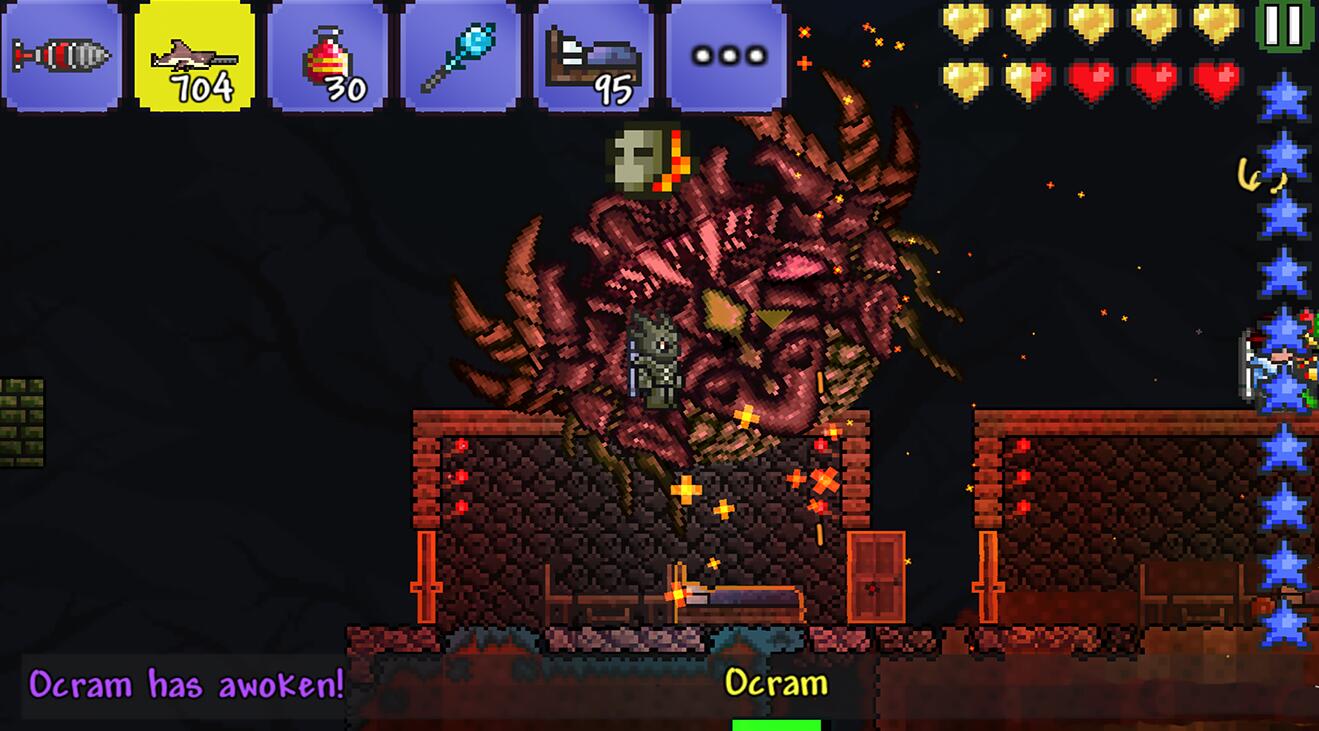This screenshot has width=1319, height=731.
Task: Choose the shark gun slot with 704 ammo
Action: 194,55
